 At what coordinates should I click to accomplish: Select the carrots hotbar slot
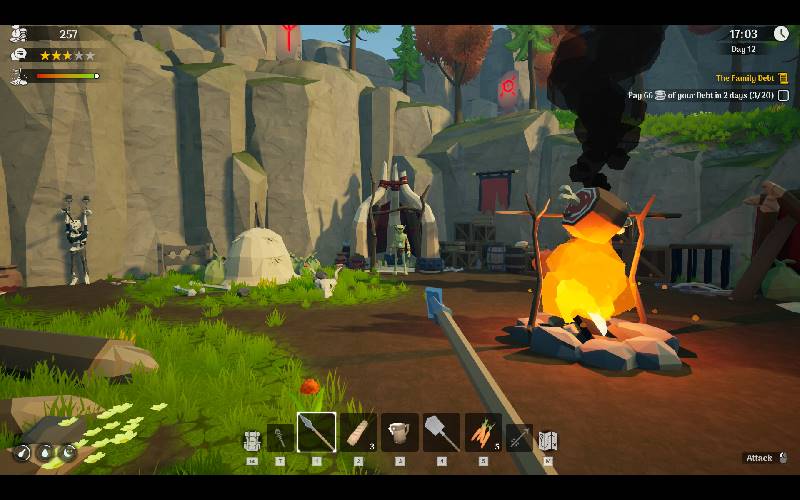click(x=483, y=433)
